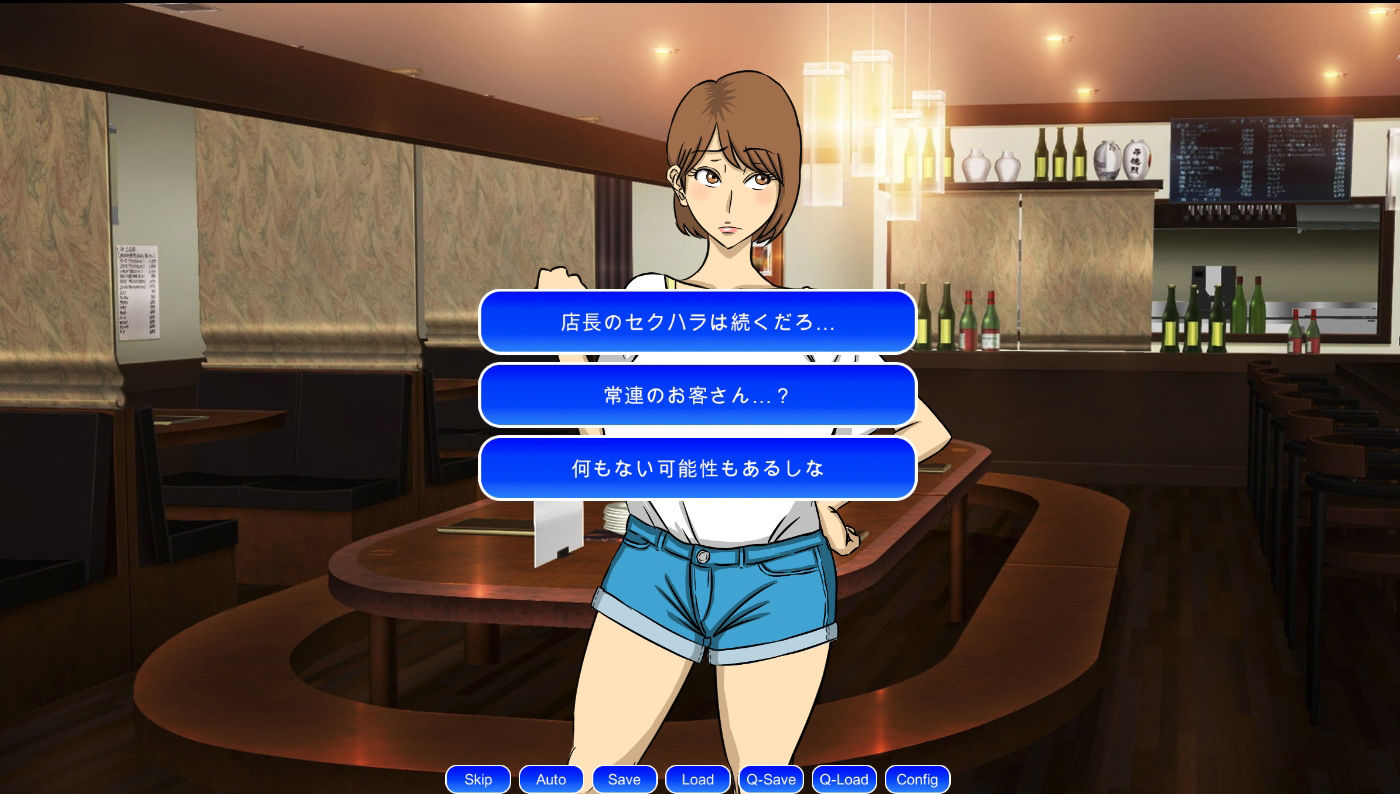Screen dimensions: 1400x794
Task: Click the quick-load option in the toolbar
Action: (x=843, y=779)
